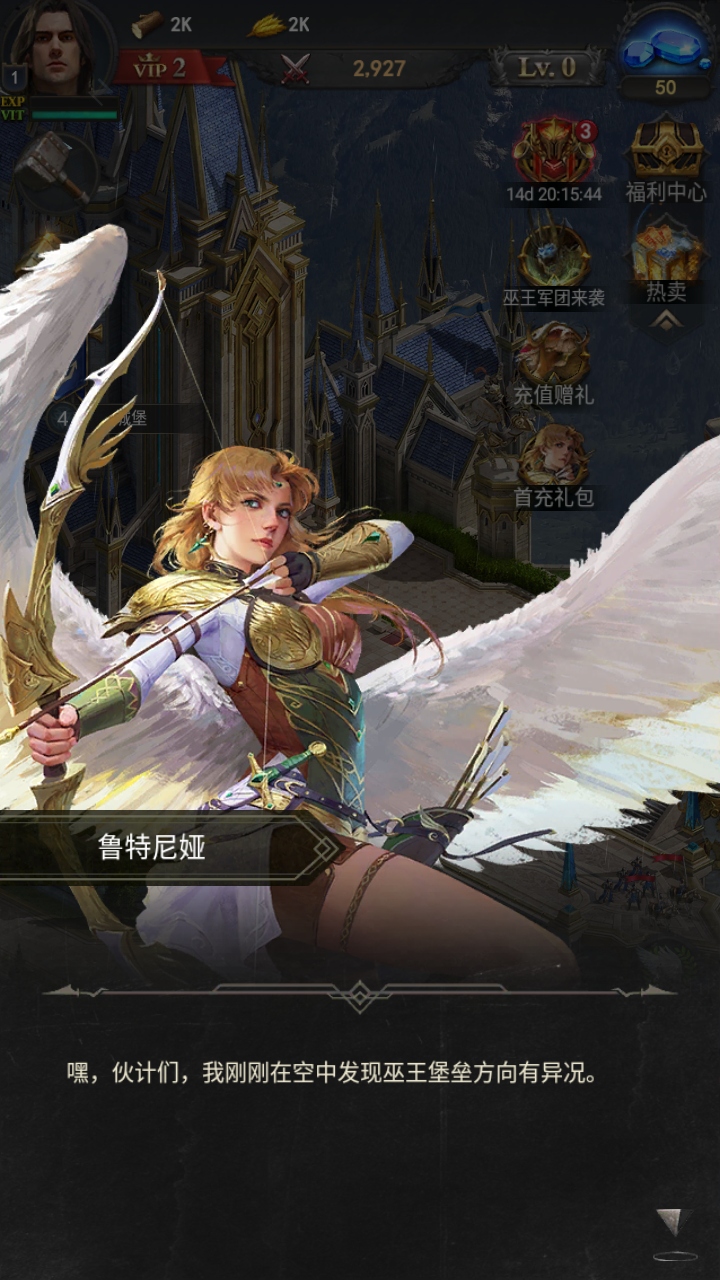720x1280 pixels.
Task: Open the 福利中心 treasure chest
Action: tap(666, 150)
